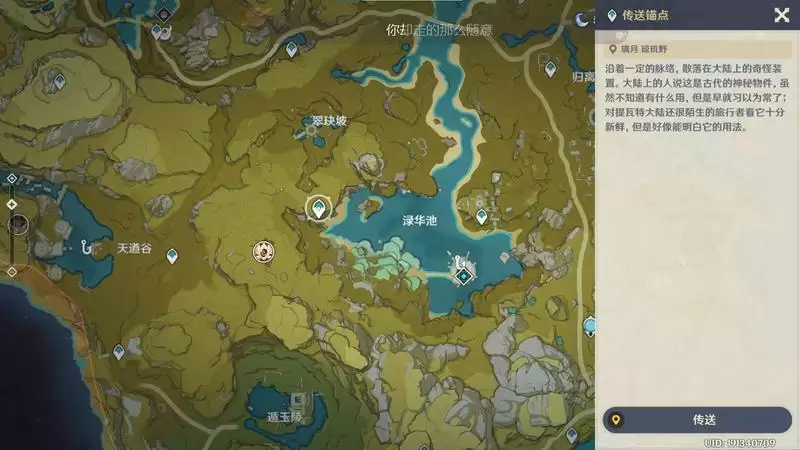The height and width of the screenshot is (450, 800).
Task: Select the diamond marker in 渌华池 lake
Action: point(463,274)
